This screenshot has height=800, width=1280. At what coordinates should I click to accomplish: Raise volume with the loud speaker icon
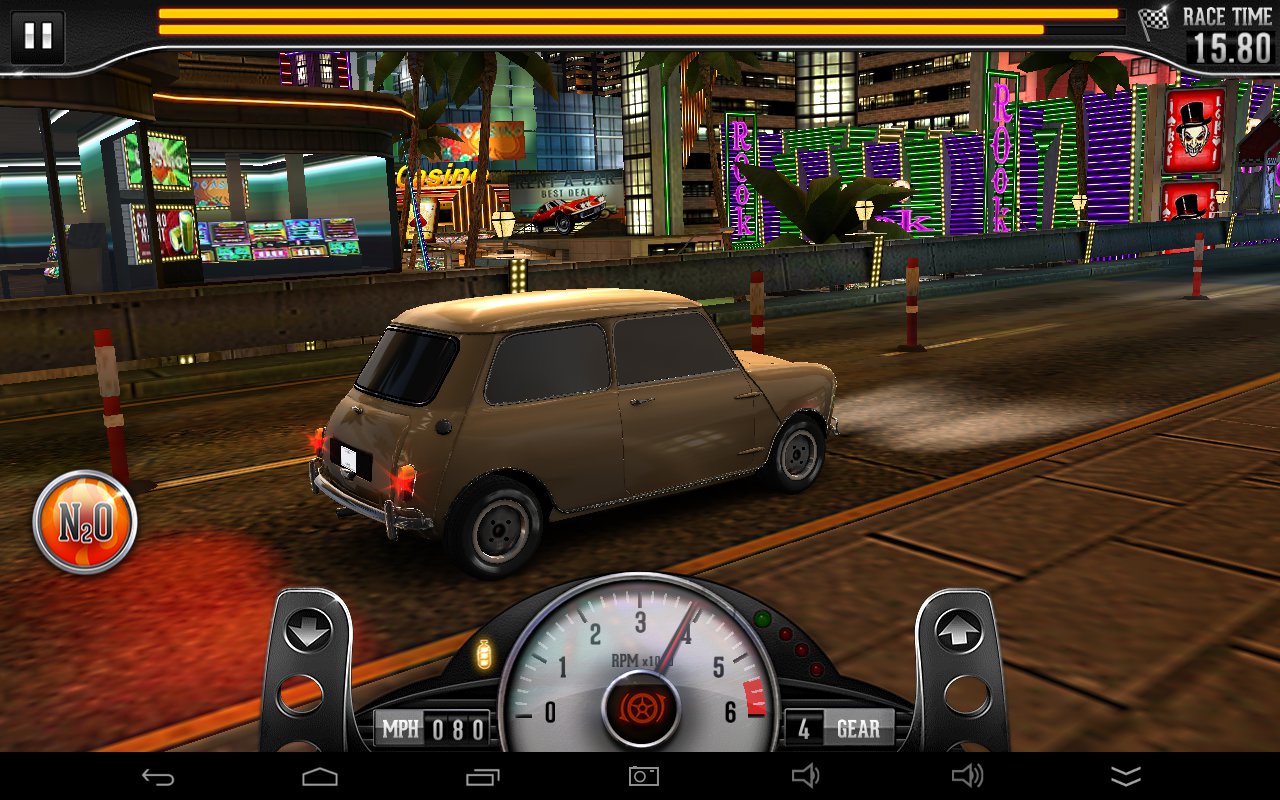click(x=966, y=776)
